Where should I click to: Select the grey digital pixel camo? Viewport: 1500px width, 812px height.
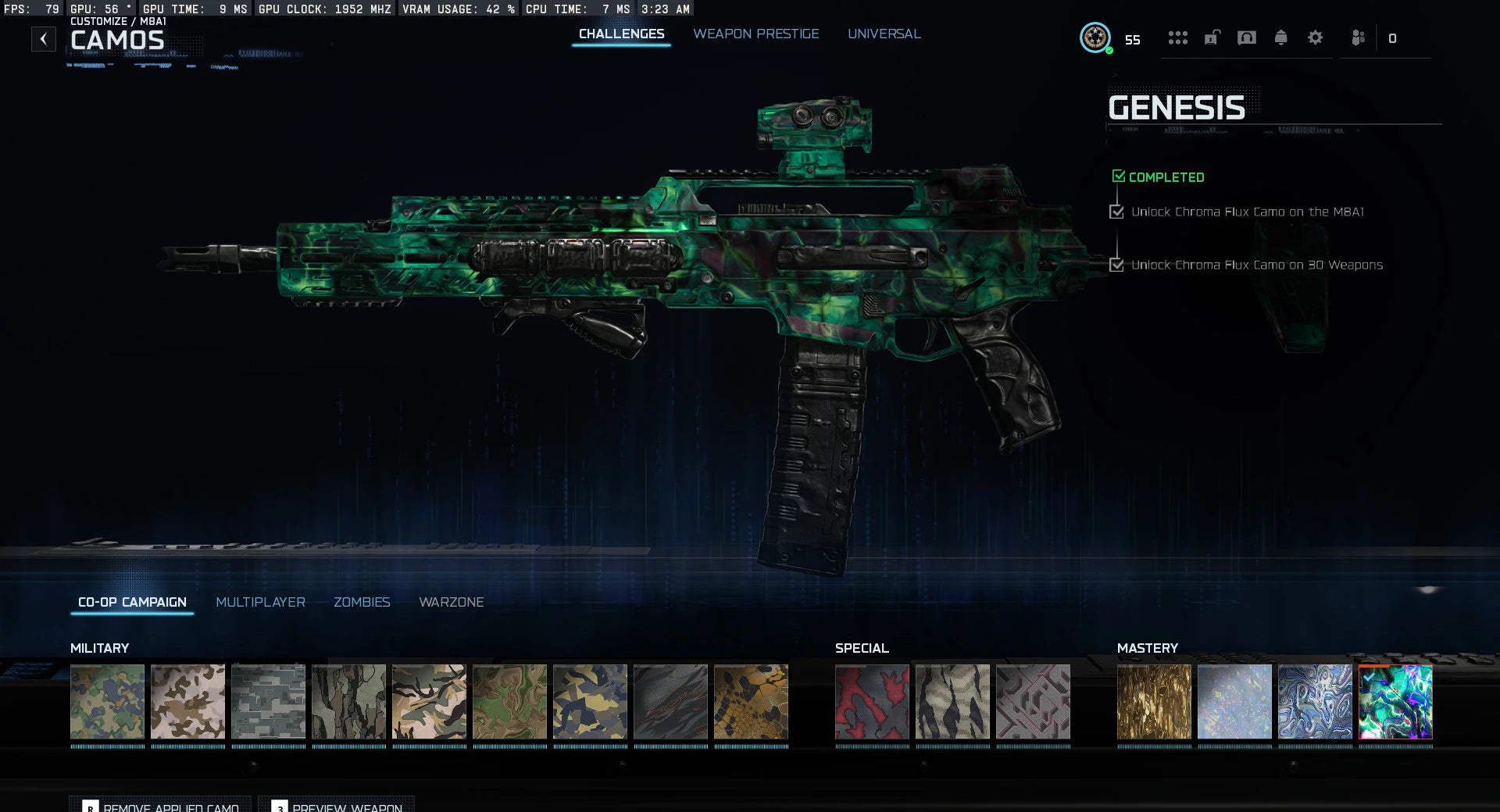click(268, 701)
